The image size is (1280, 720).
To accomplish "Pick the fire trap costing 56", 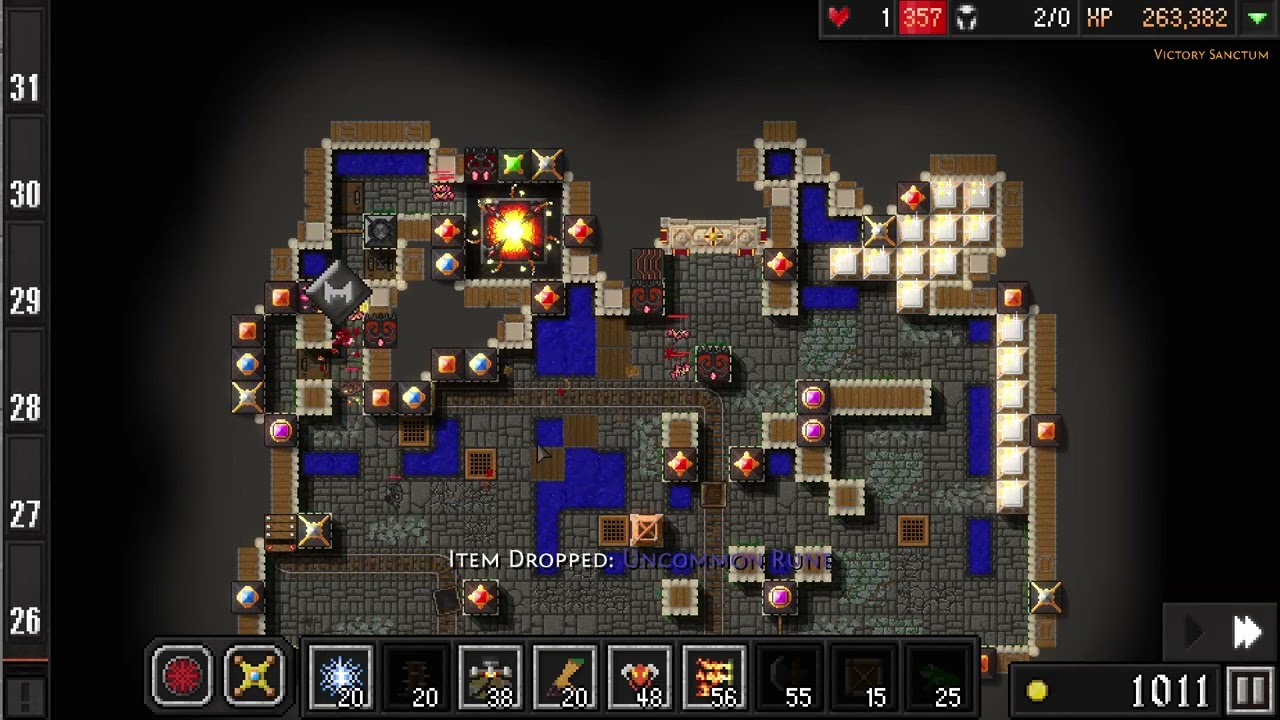I will point(714,677).
